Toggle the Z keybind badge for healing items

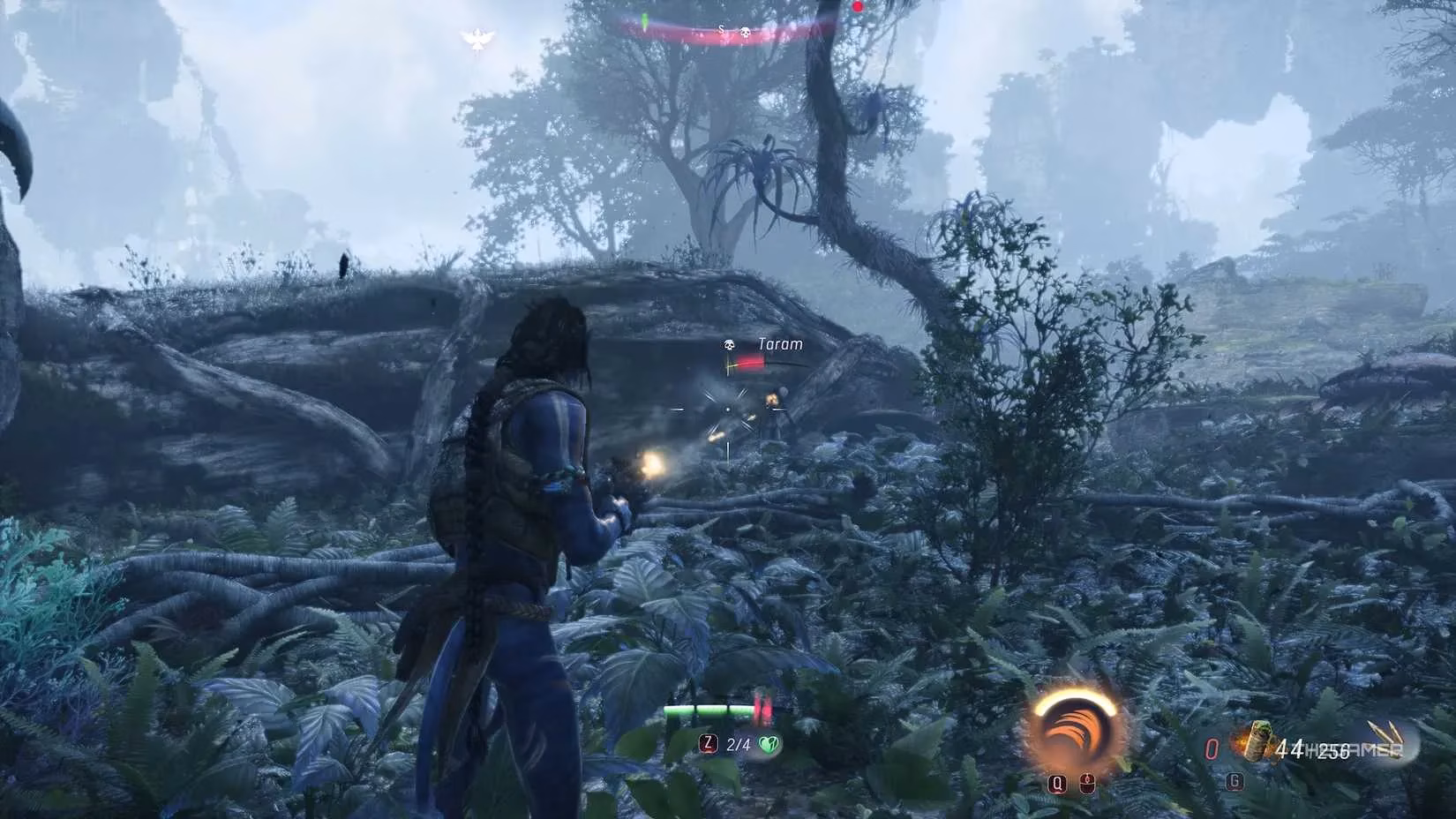[x=709, y=743]
